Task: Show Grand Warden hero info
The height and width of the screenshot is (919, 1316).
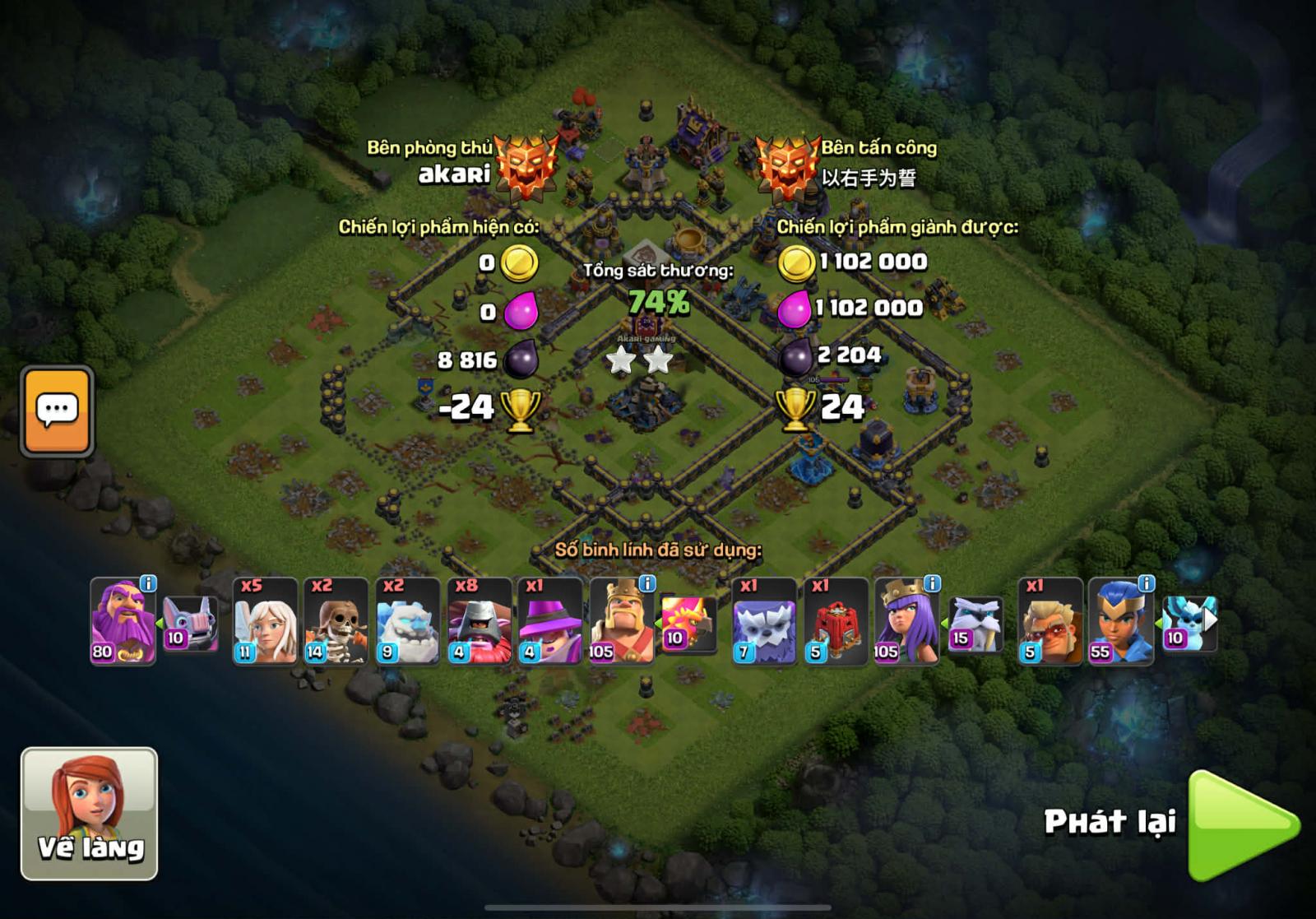Action: coord(148,583)
